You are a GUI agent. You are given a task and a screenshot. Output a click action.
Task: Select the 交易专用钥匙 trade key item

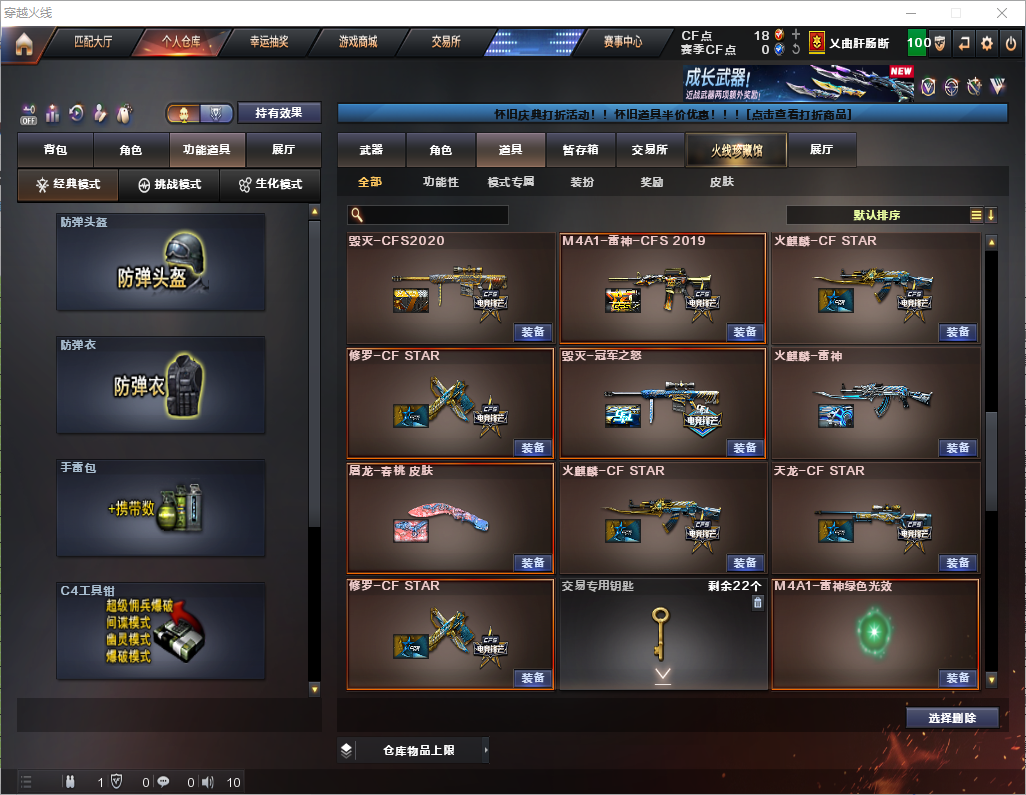click(x=662, y=634)
